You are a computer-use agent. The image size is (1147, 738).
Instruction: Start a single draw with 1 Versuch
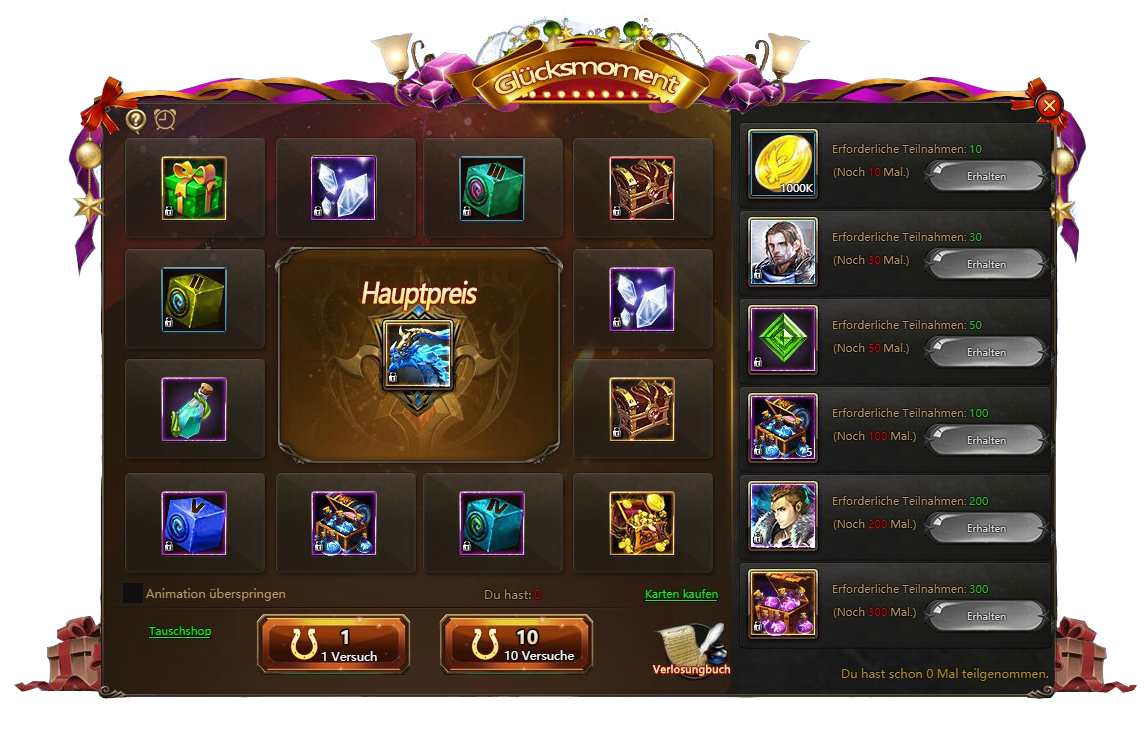pos(333,645)
